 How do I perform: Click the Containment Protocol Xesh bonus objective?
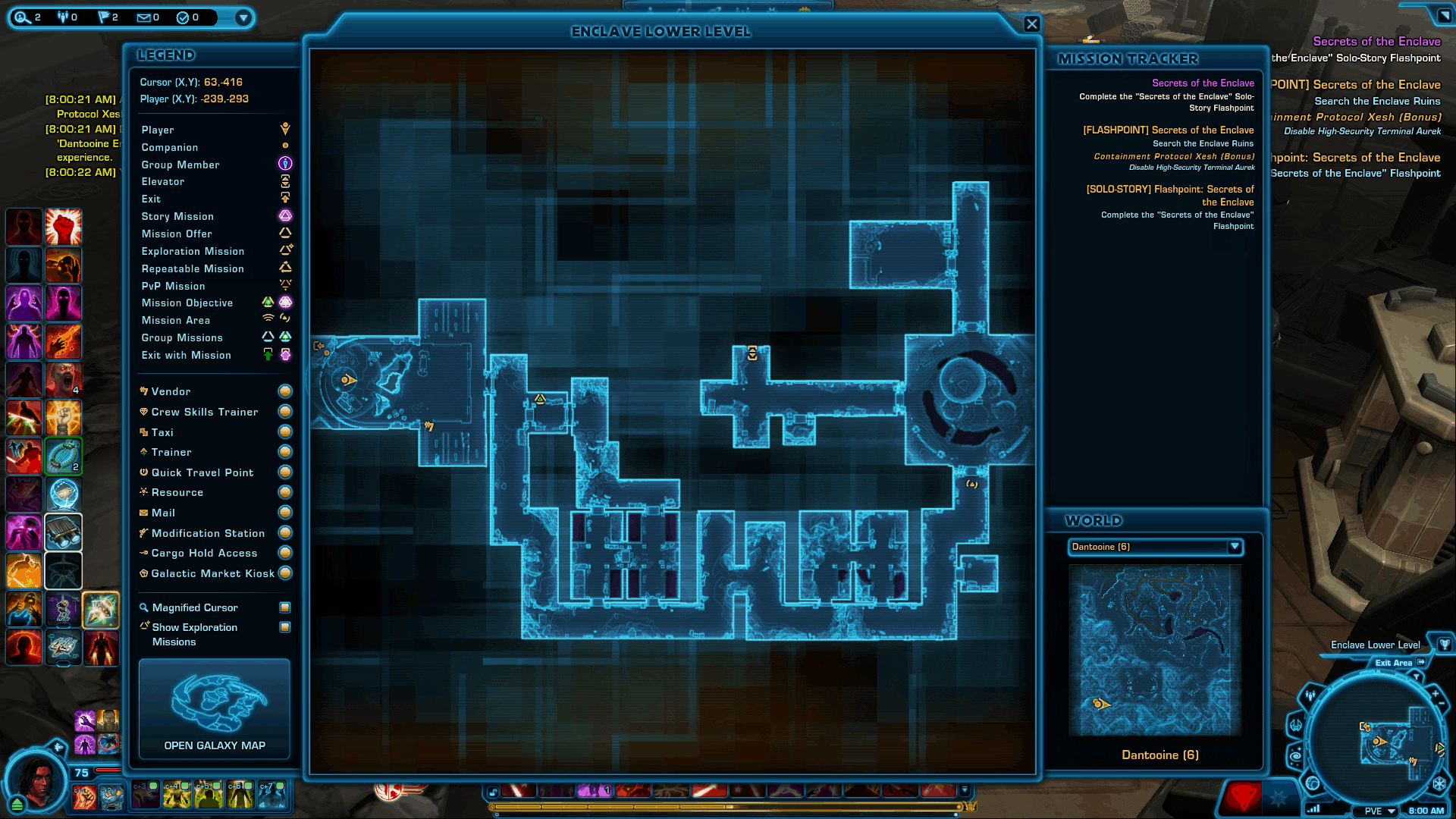(x=1172, y=156)
